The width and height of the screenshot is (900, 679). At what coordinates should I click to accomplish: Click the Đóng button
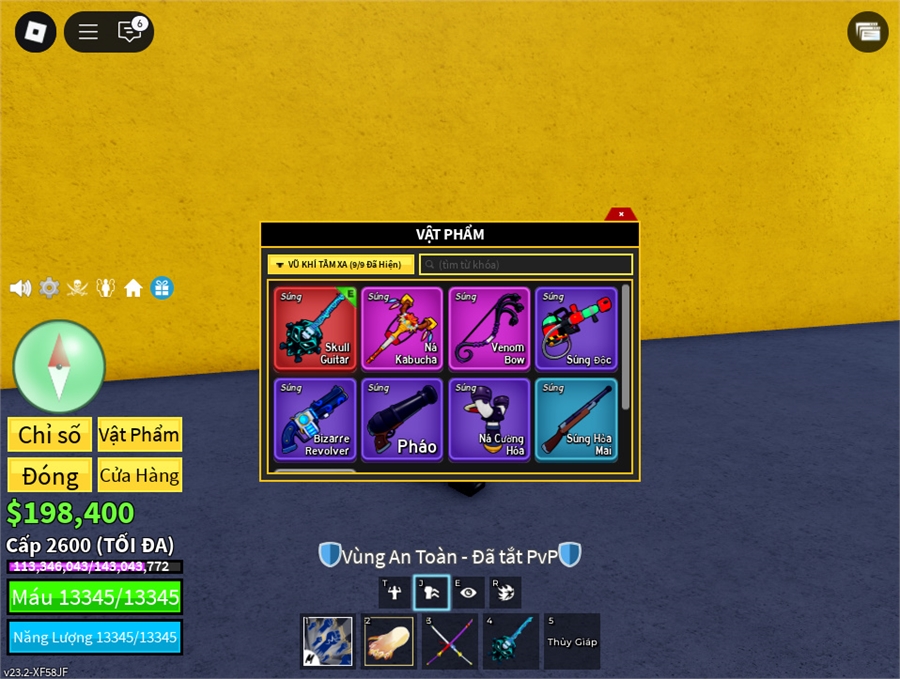[50, 475]
